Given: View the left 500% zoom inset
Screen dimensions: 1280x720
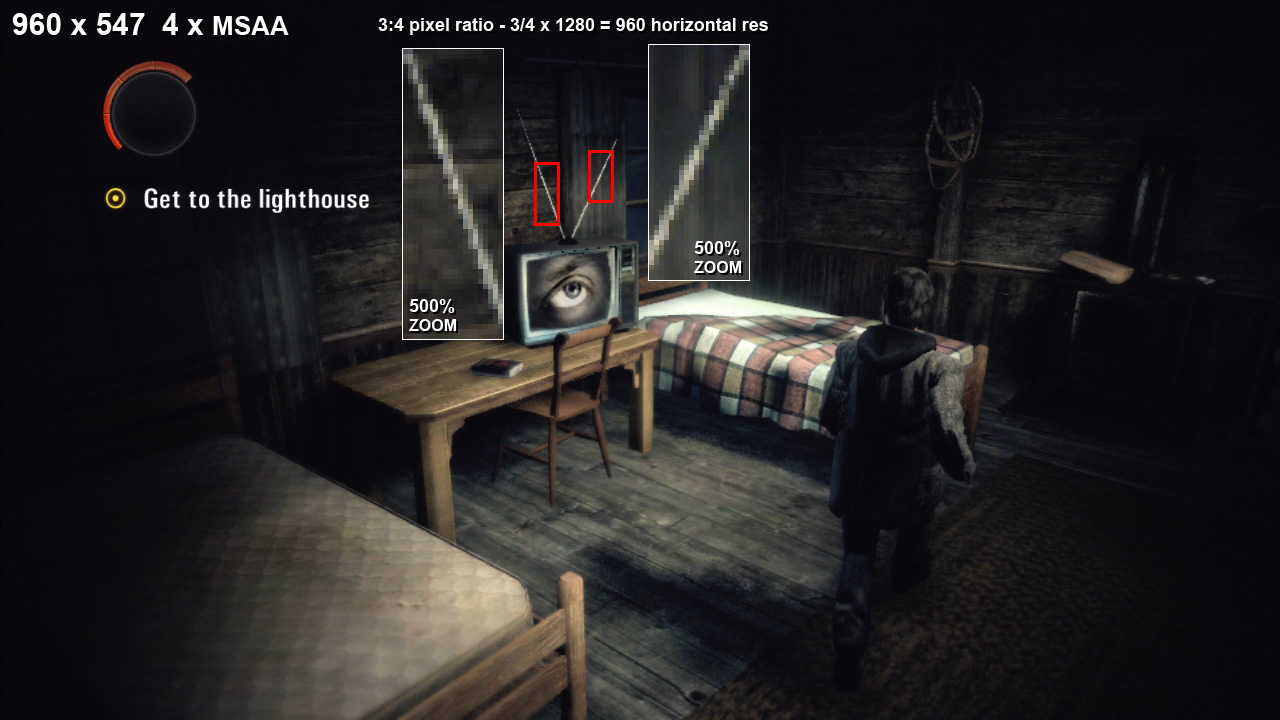Looking at the screenshot, I should click(x=452, y=194).
